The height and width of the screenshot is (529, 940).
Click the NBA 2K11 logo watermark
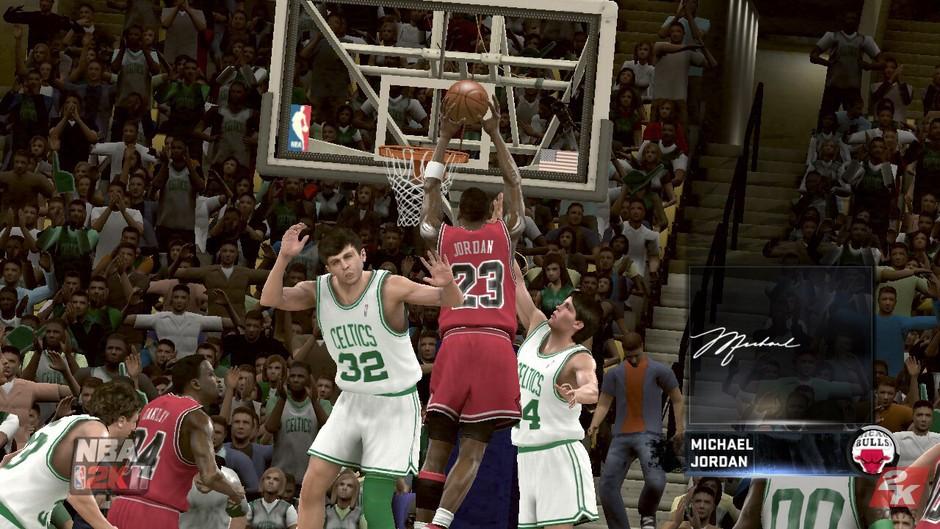click(x=112, y=464)
